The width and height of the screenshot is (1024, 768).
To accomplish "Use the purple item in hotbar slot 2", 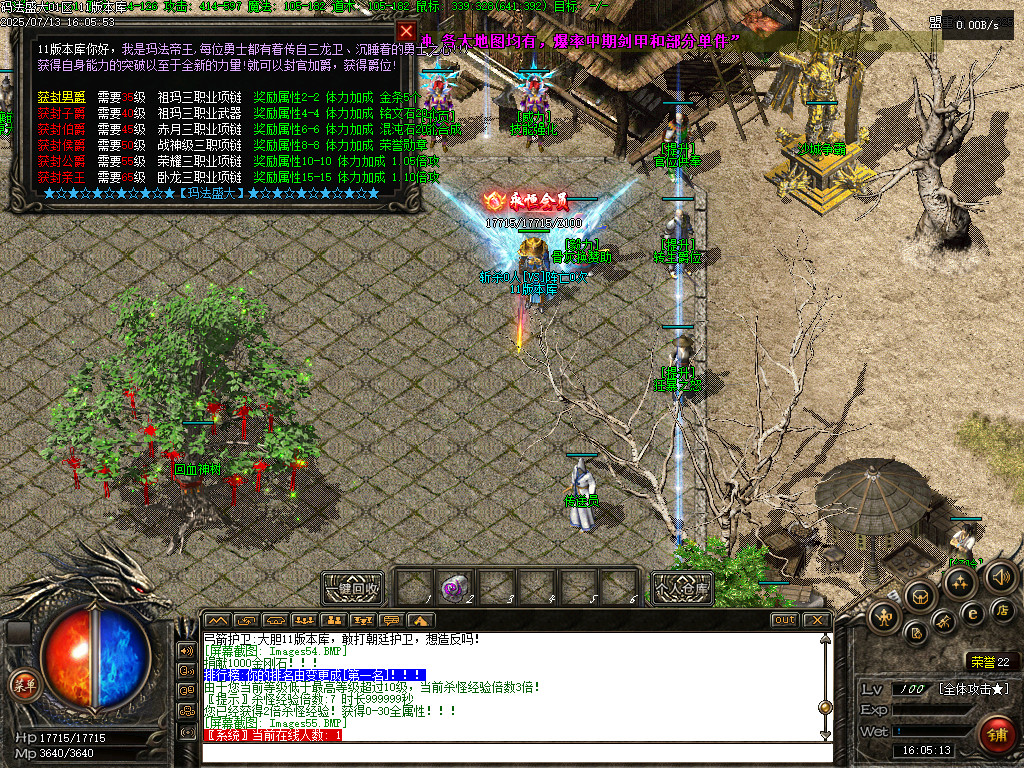I will tap(455, 588).
